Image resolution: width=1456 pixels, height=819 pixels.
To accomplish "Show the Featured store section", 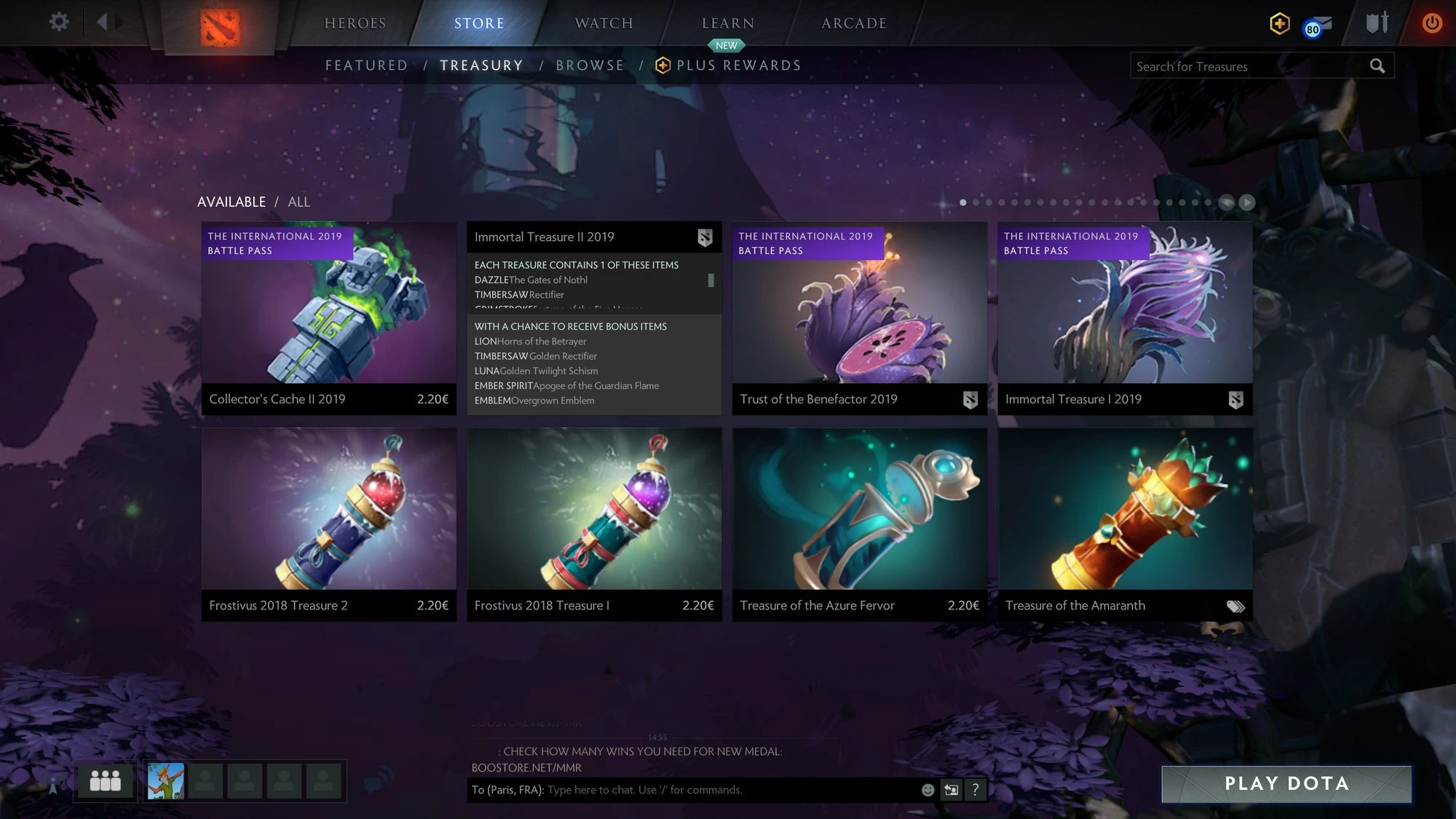I will (366, 66).
